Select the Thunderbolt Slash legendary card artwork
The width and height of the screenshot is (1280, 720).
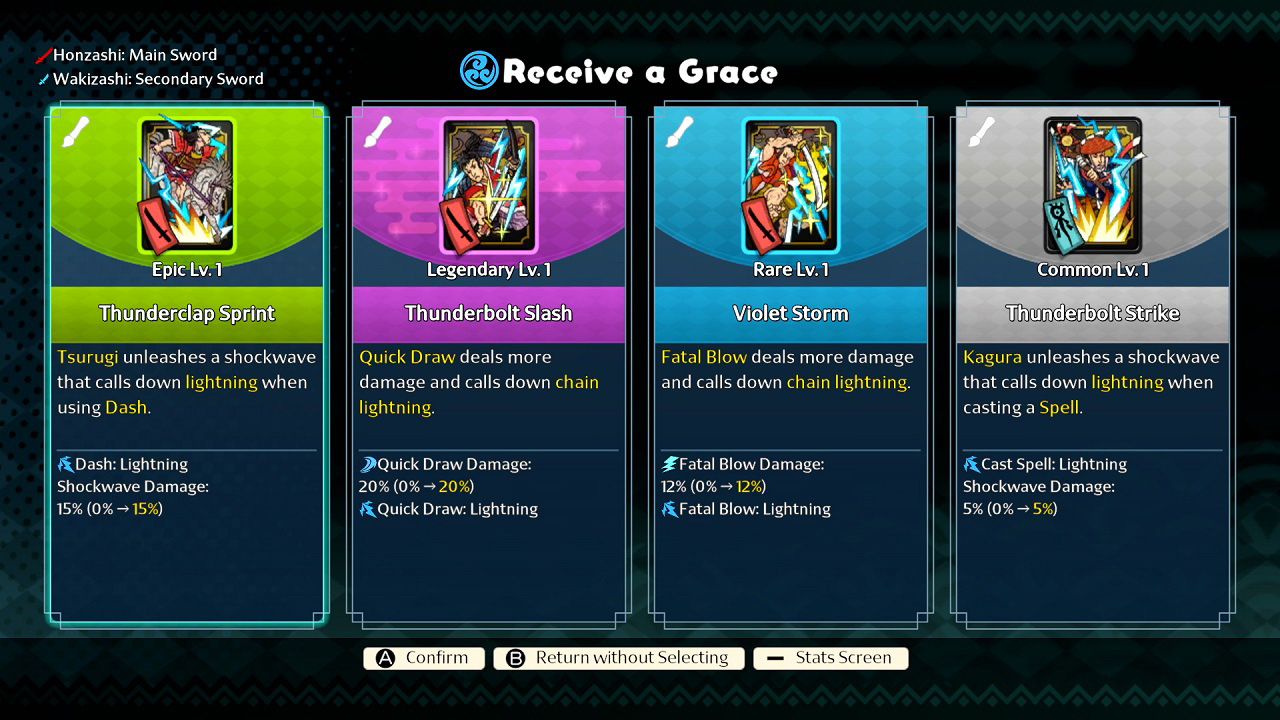488,185
